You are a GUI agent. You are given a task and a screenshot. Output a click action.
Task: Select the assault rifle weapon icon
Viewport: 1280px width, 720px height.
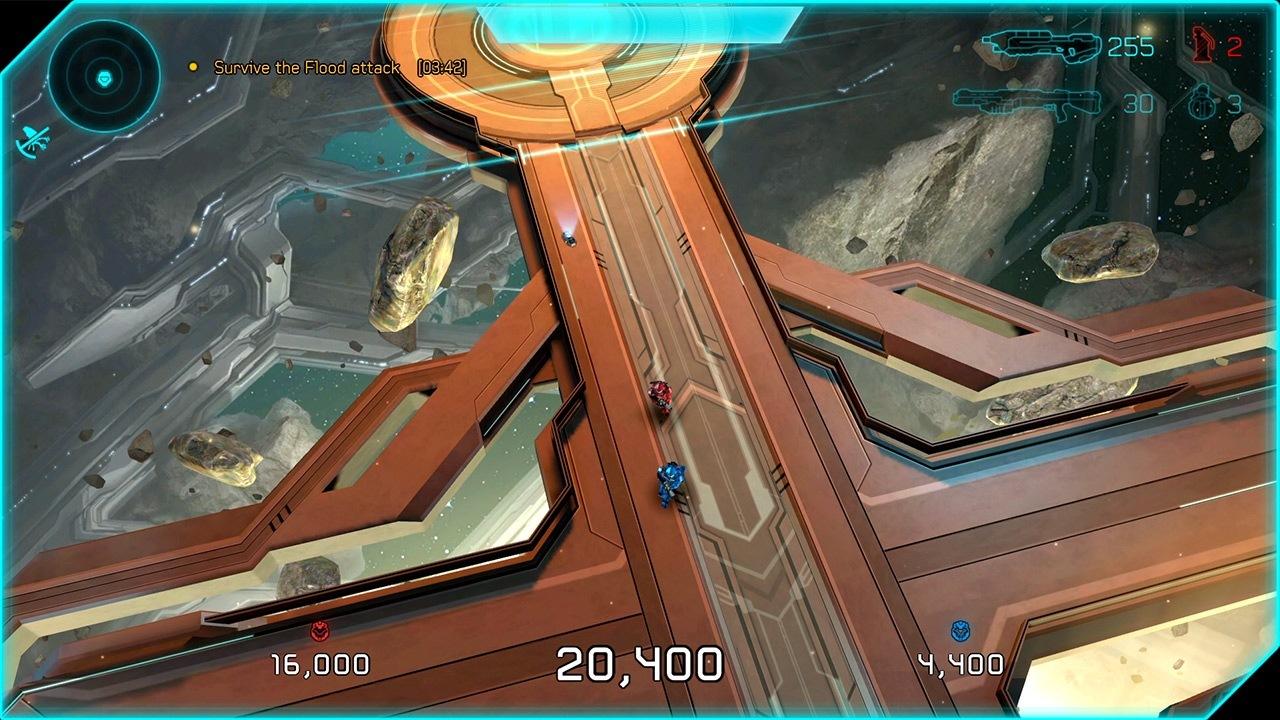point(1045,44)
